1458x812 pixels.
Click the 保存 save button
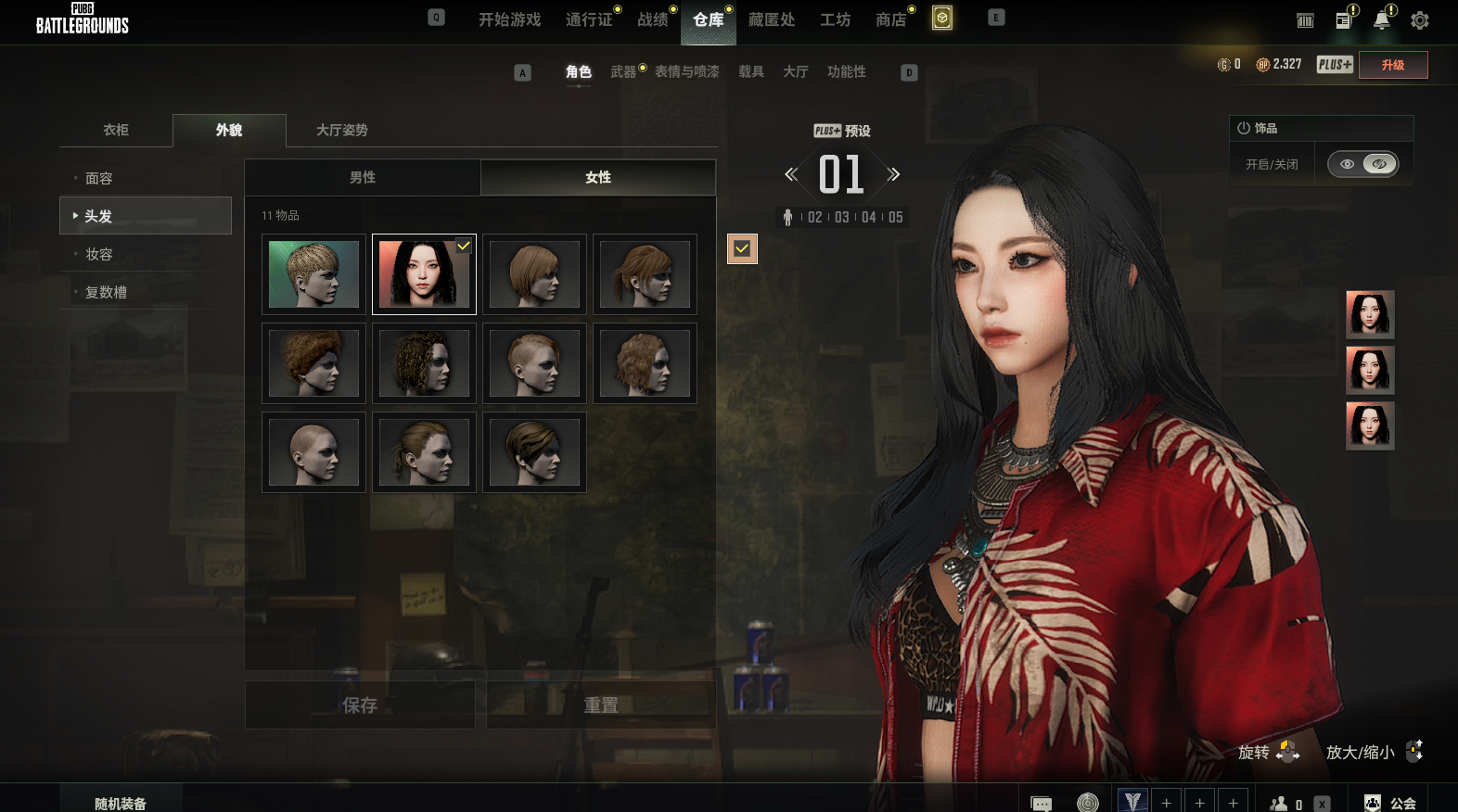(x=360, y=705)
